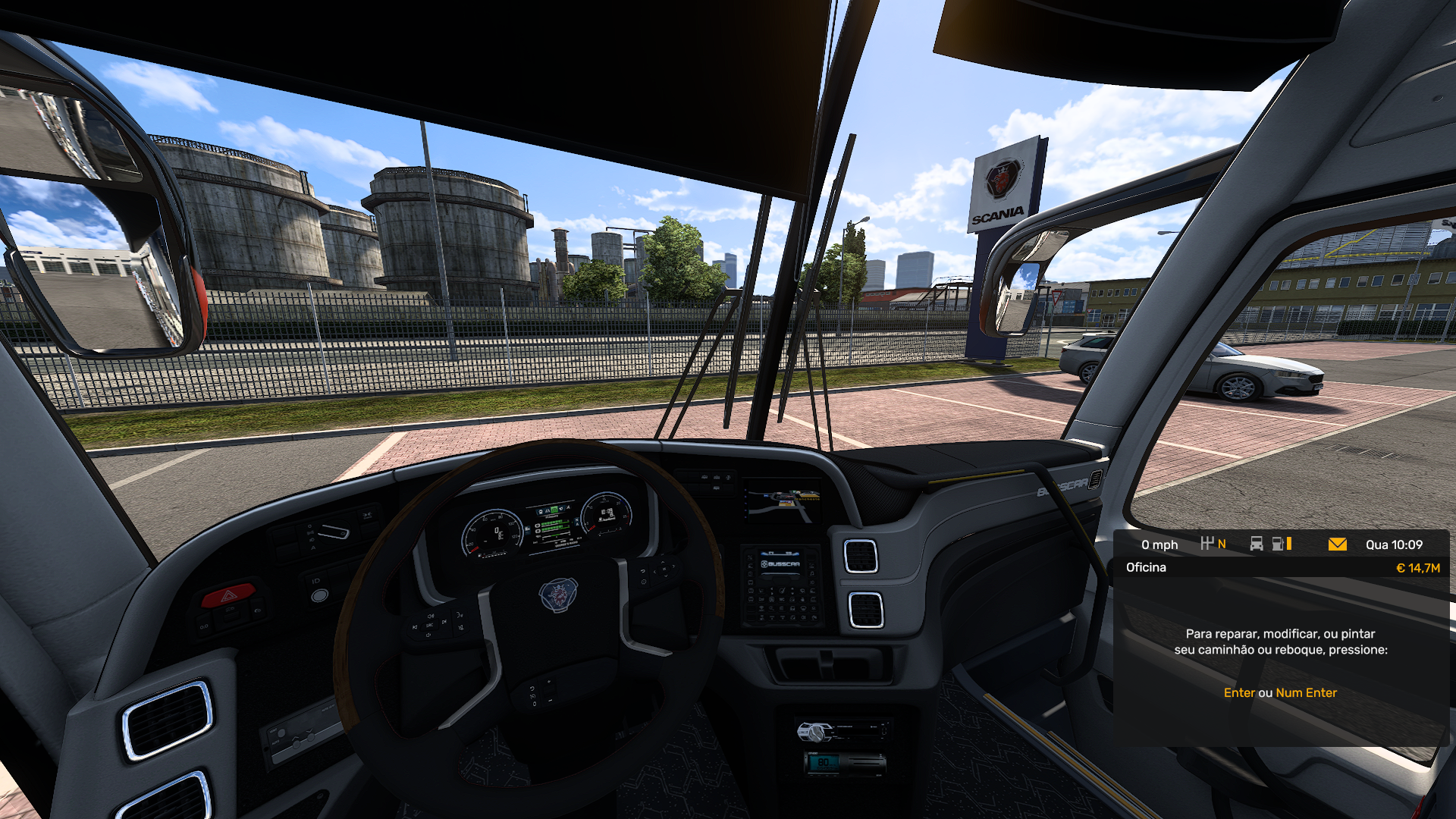This screenshot has width=1456, height=819.
Task: Click the gear shifter indicator icon
Action: 1207,544
